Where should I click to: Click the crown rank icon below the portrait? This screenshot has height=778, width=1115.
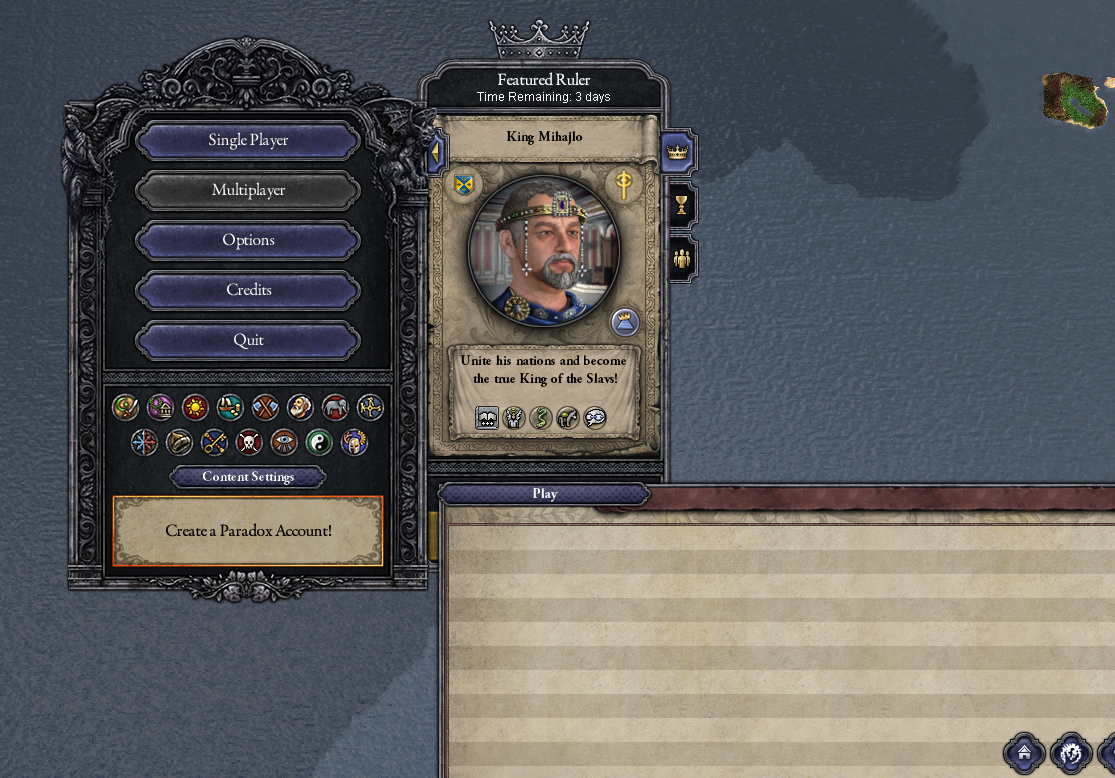(x=625, y=322)
